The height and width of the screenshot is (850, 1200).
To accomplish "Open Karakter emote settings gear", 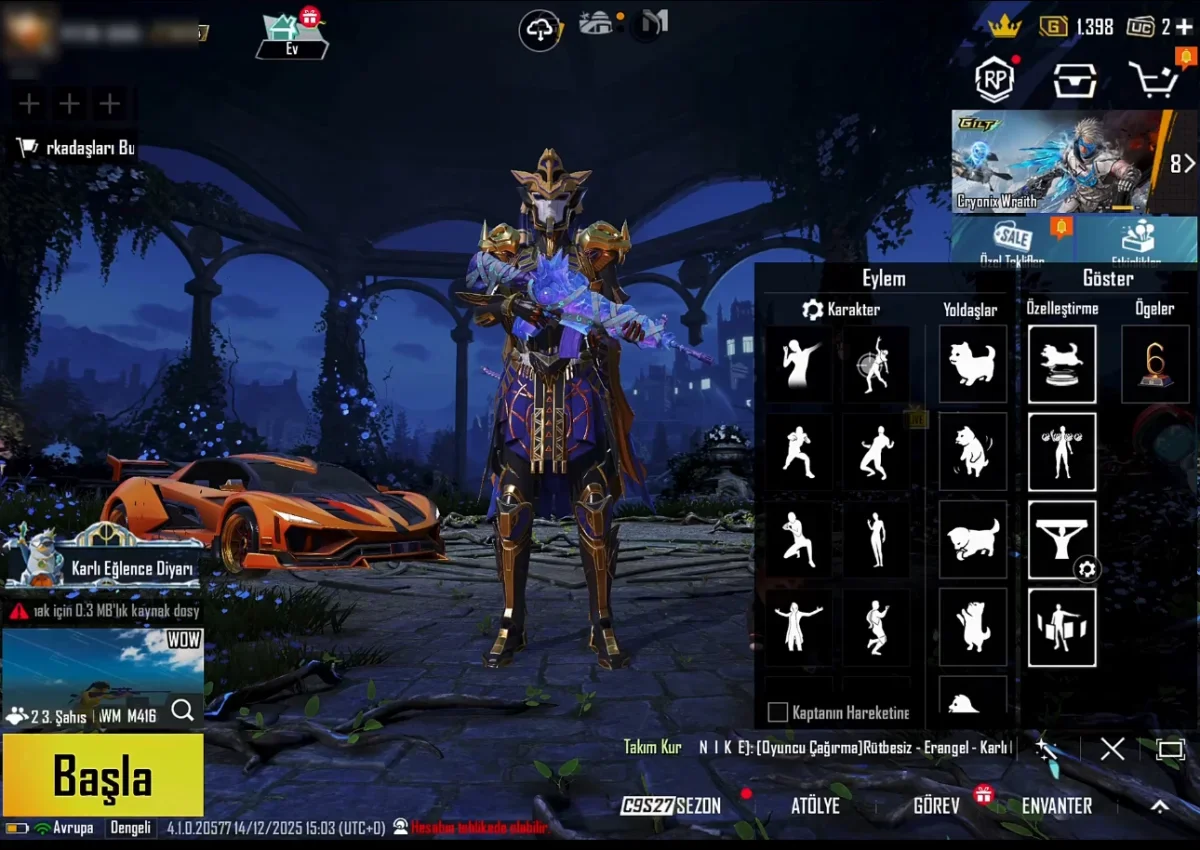I will click(813, 310).
